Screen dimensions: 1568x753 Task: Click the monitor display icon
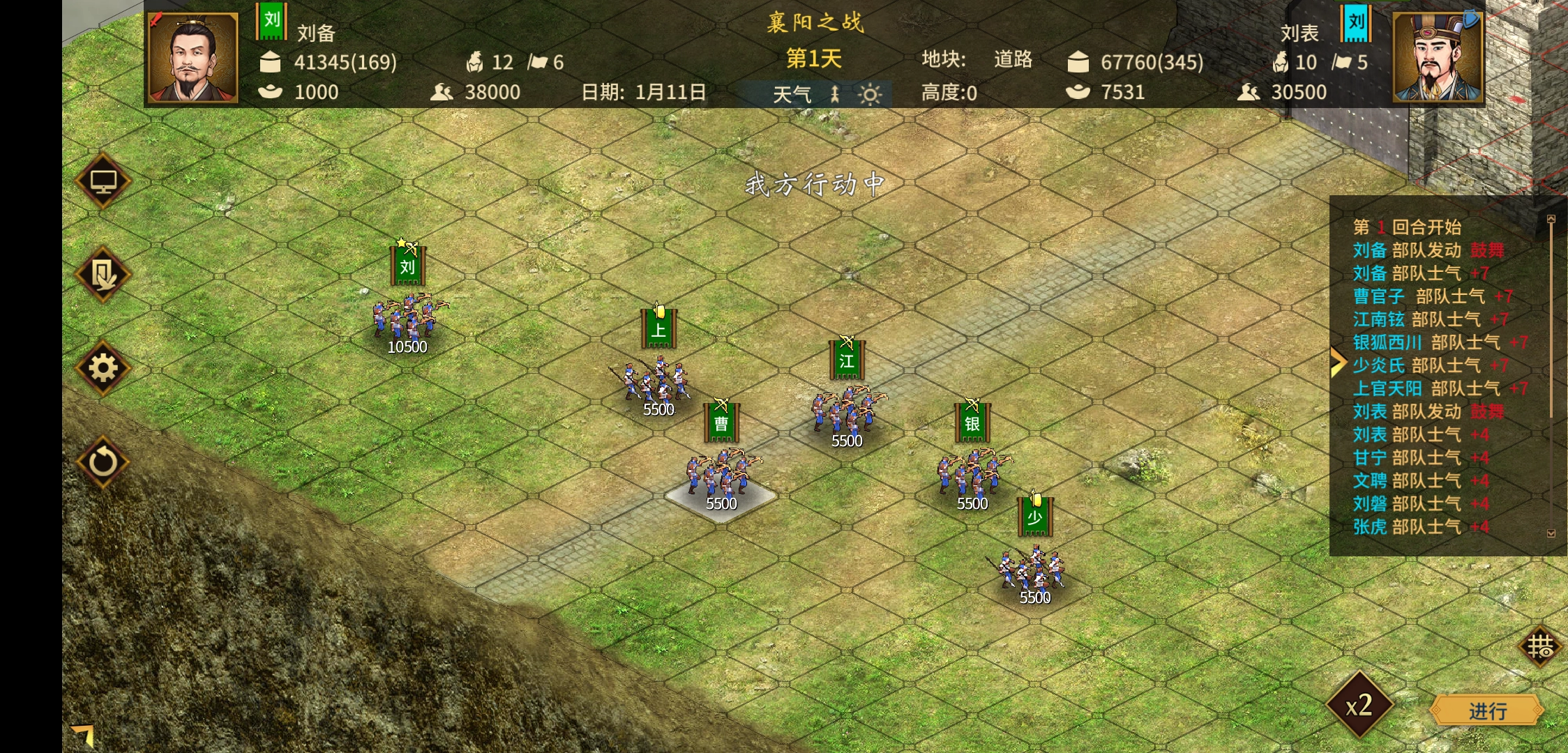pos(103,181)
